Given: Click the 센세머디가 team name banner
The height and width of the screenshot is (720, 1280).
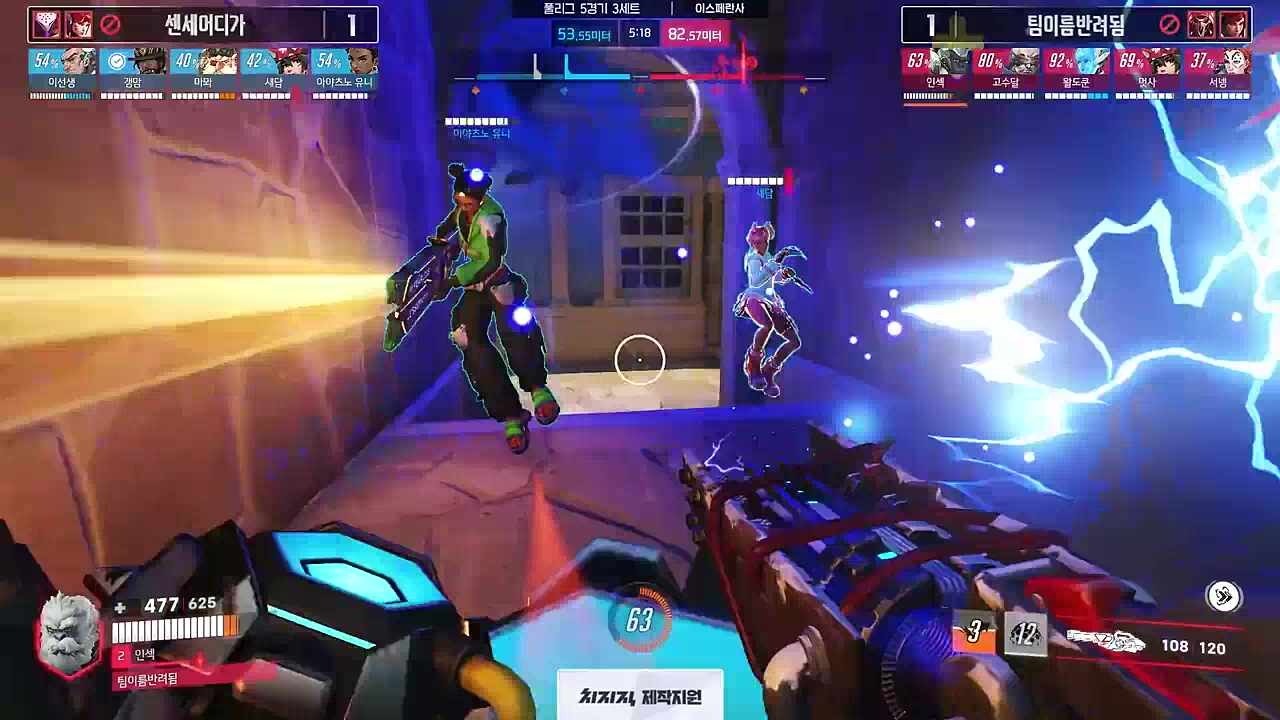Looking at the screenshot, I should click(x=205, y=25).
